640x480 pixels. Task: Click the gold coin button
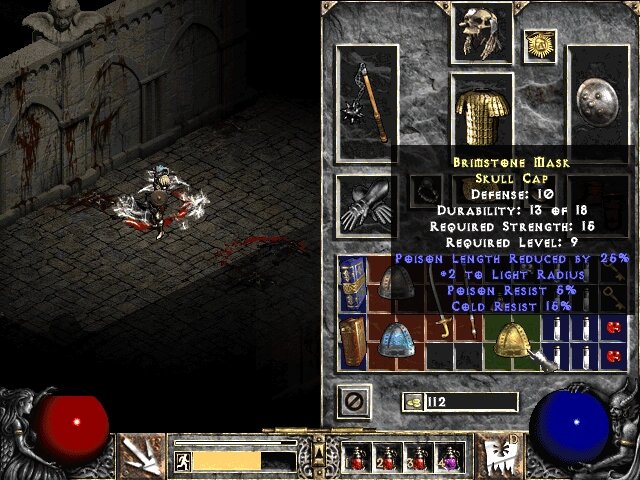(x=412, y=402)
